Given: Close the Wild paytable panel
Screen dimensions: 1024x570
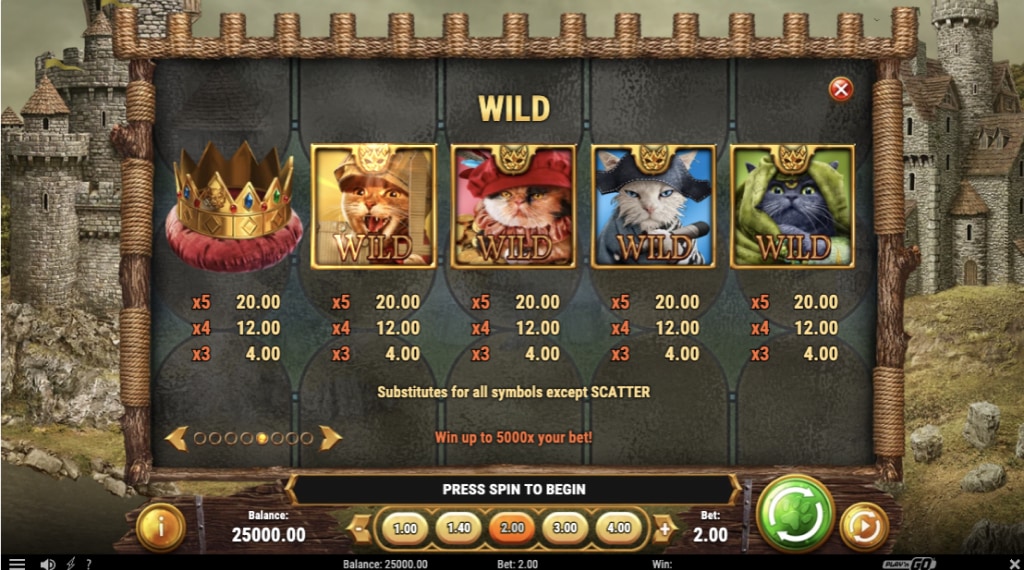Looking at the screenshot, I should [841, 90].
